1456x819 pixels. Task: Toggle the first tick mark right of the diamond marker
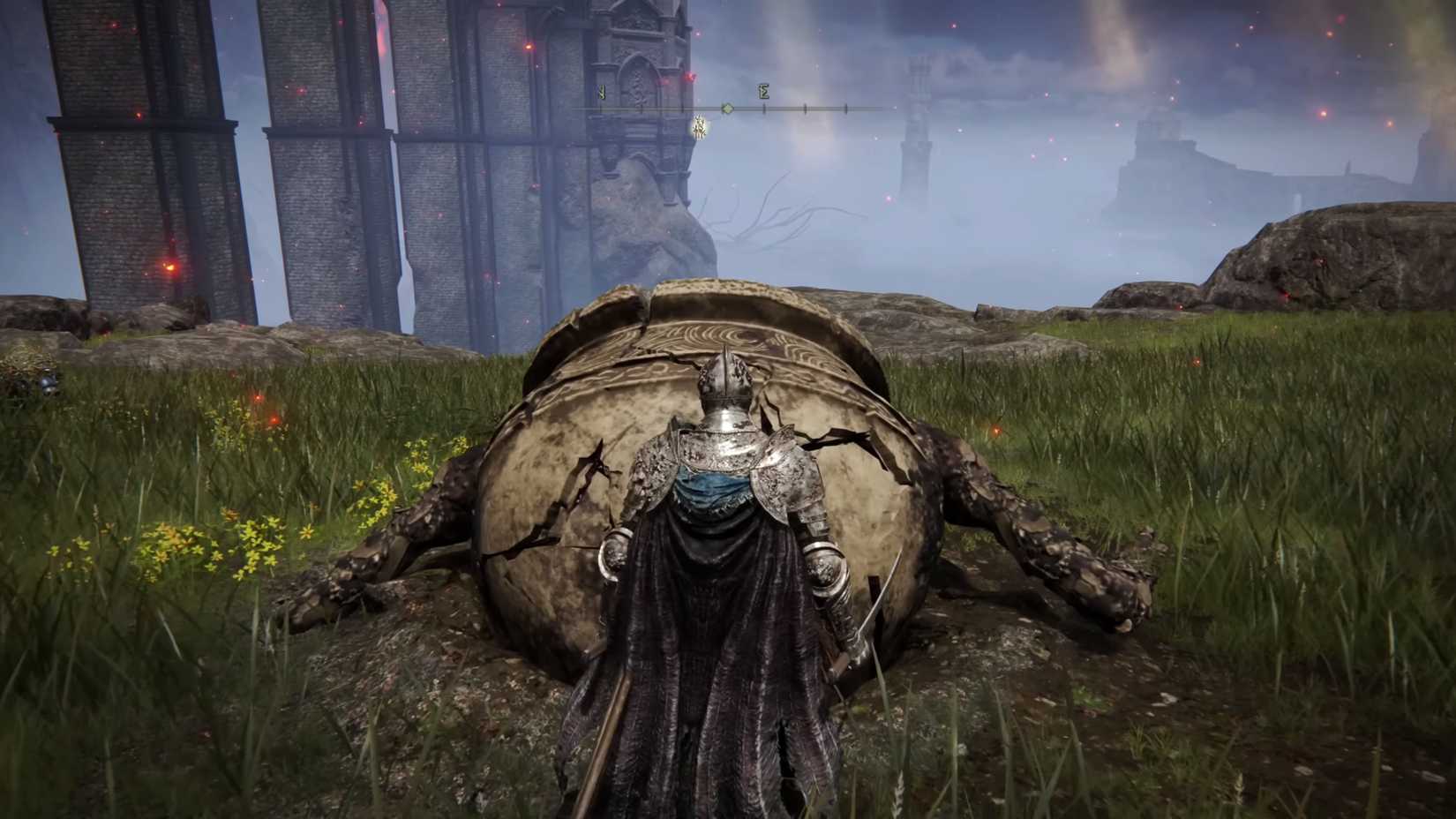tap(764, 109)
